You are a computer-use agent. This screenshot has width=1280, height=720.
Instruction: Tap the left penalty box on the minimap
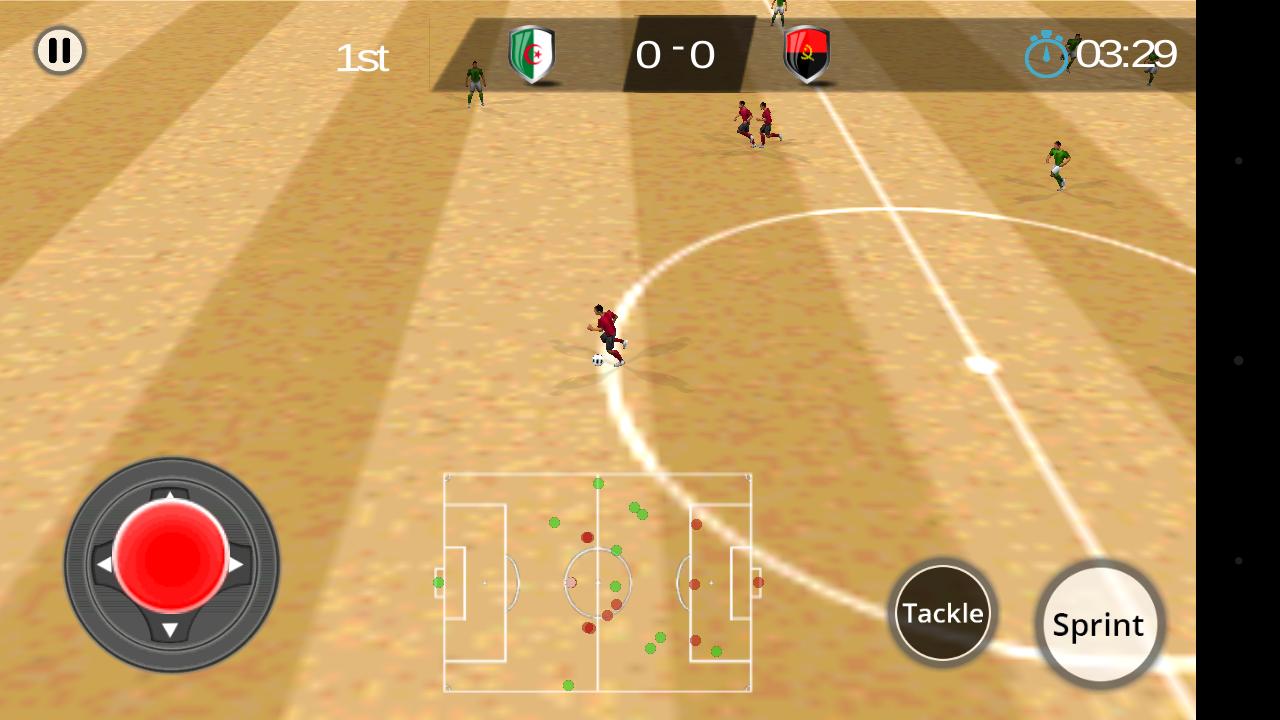pos(478,583)
